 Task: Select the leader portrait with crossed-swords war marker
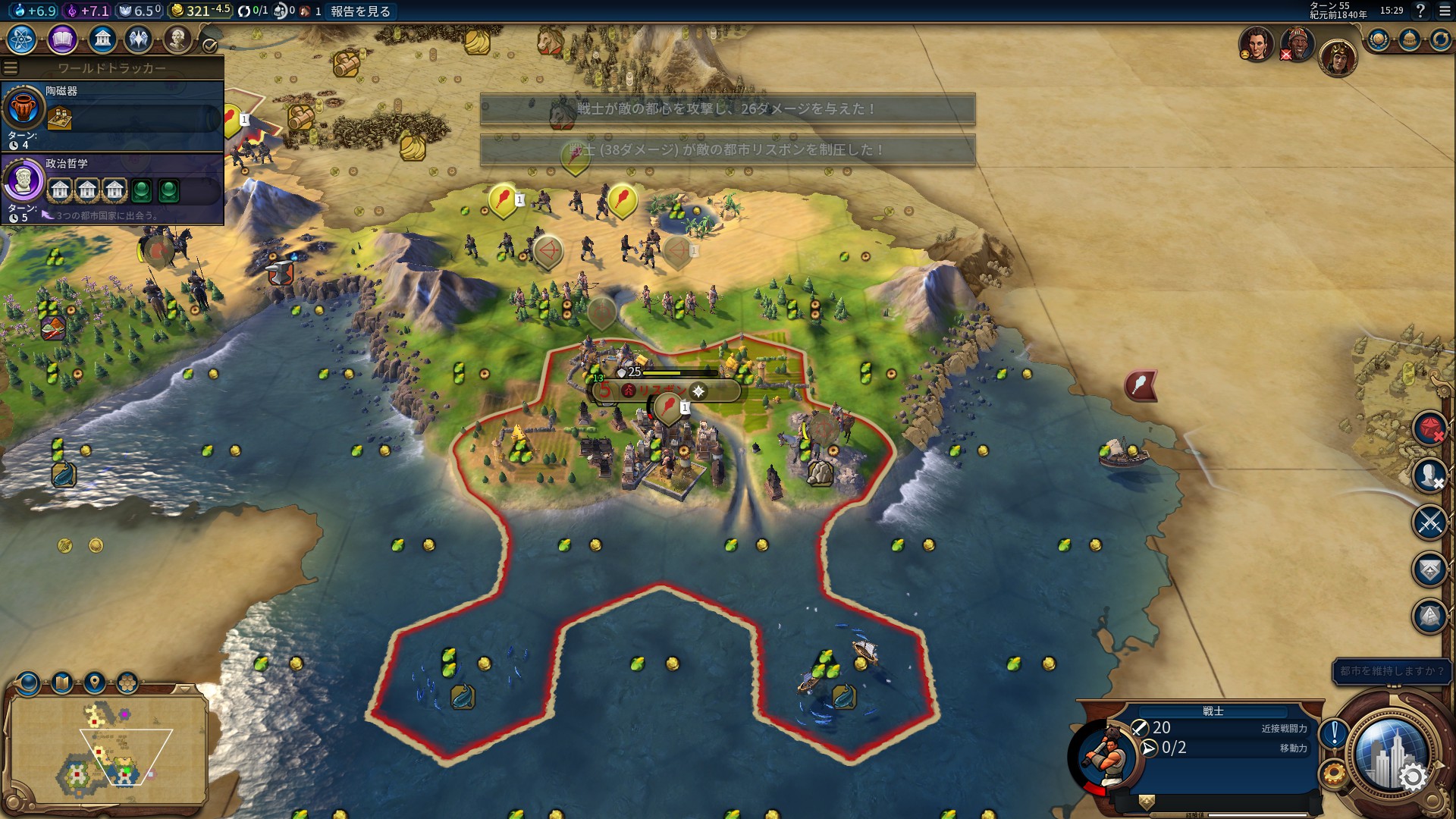(x=1297, y=44)
